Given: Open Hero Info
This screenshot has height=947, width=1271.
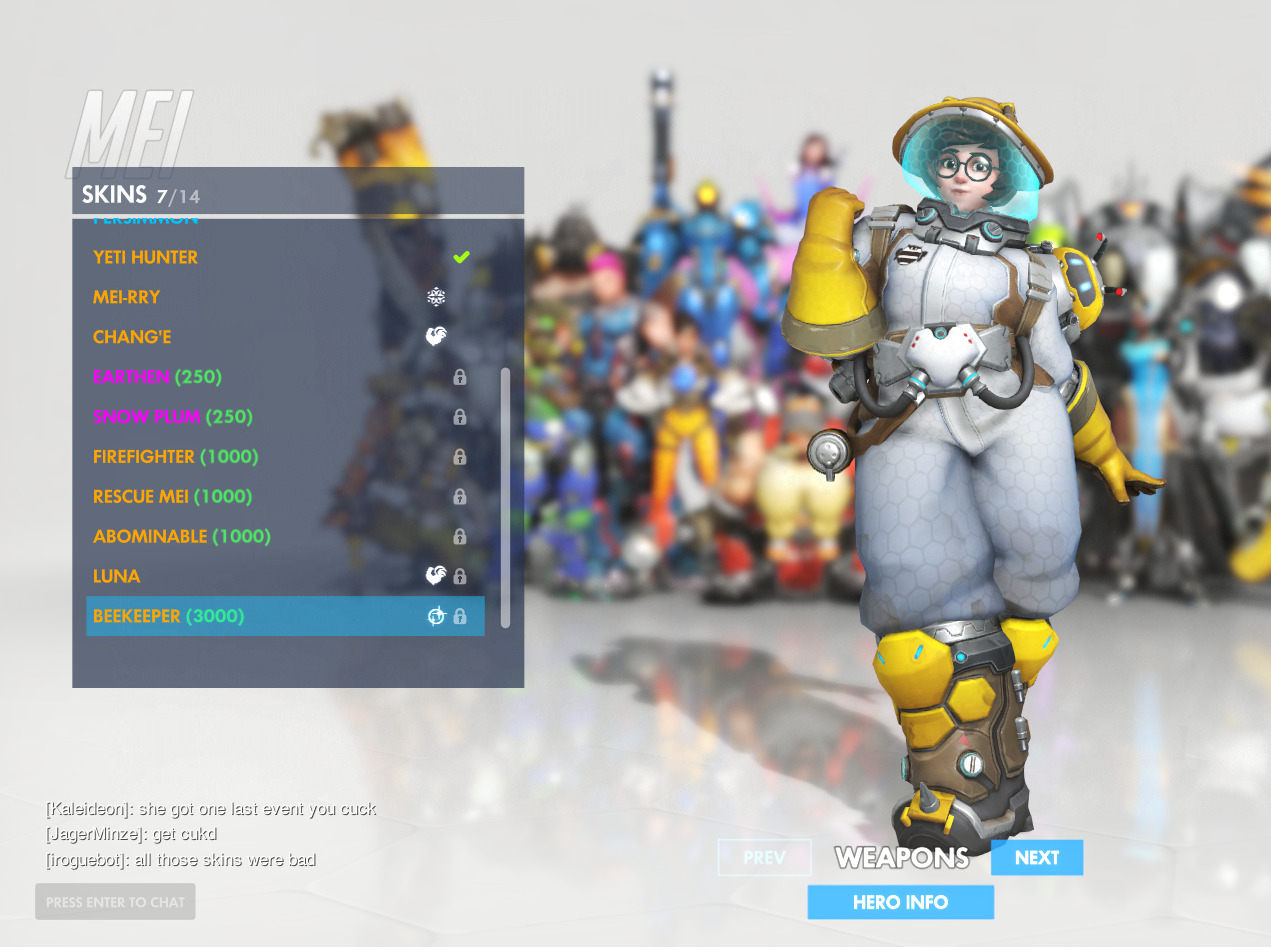Looking at the screenshot, I should pos(900,902).
